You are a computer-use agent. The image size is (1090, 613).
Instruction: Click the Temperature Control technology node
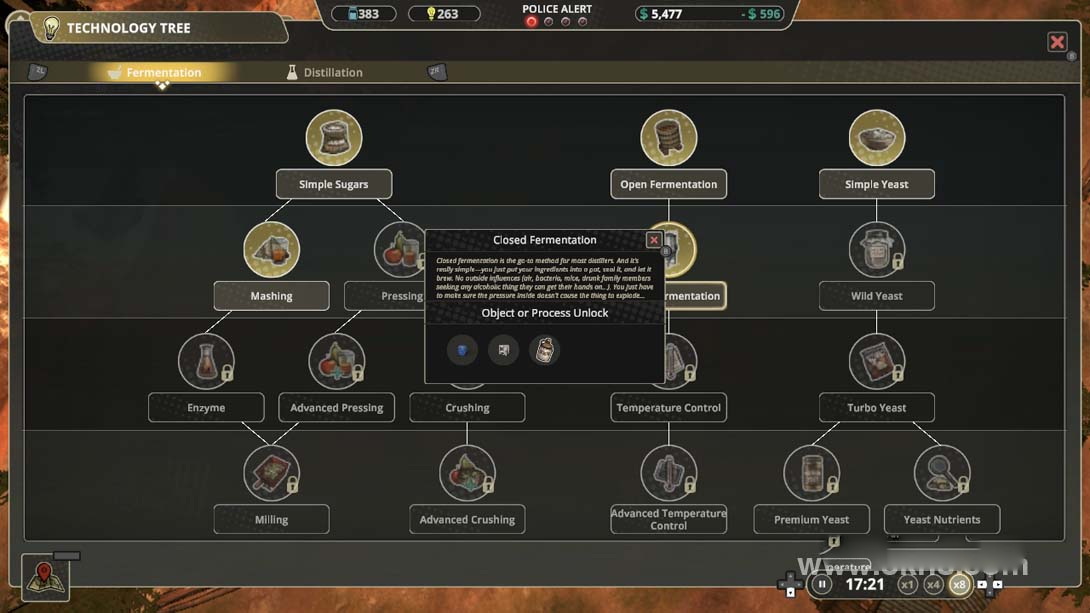pyautogui.click(x=668, y=407)
